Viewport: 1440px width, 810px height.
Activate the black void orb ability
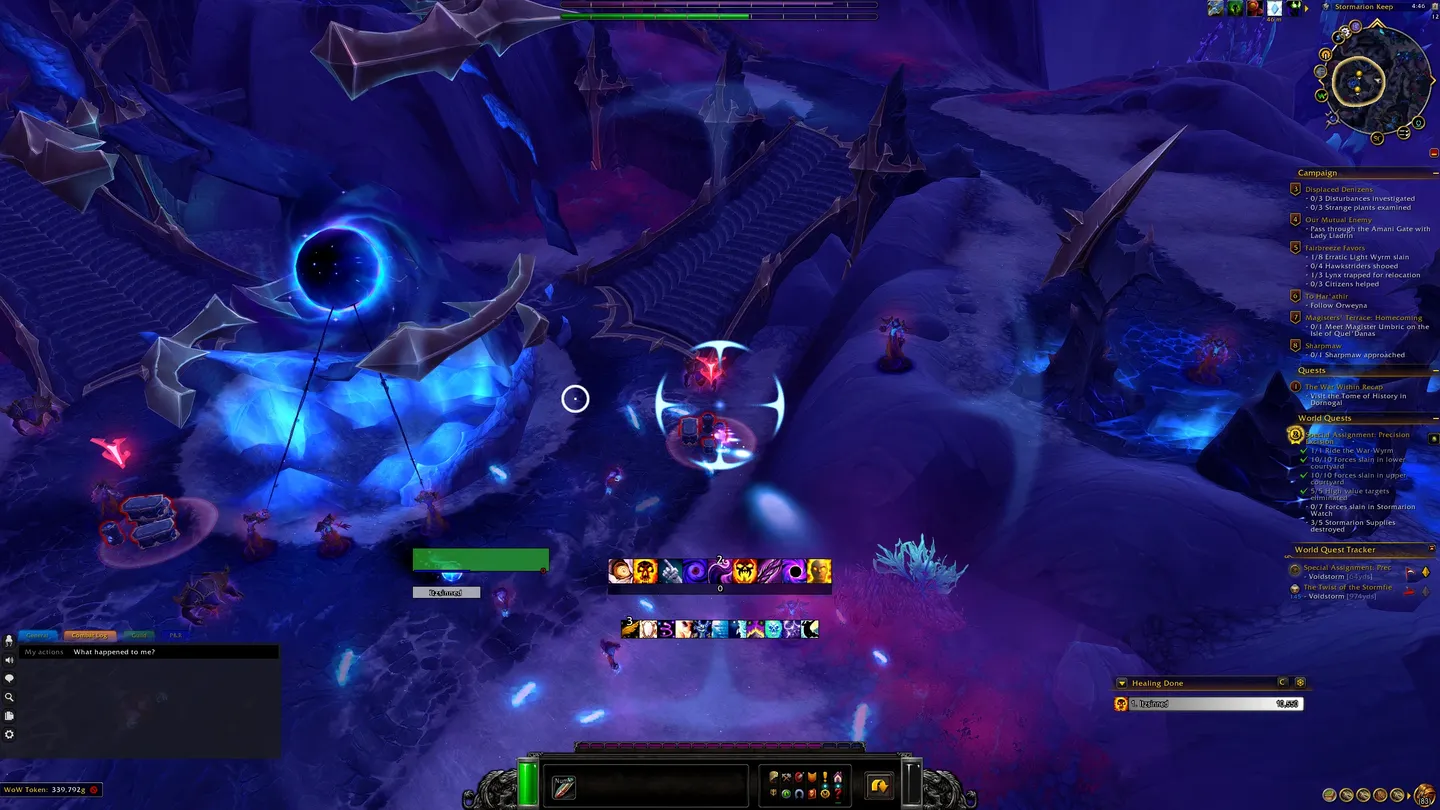coord(795,571)
